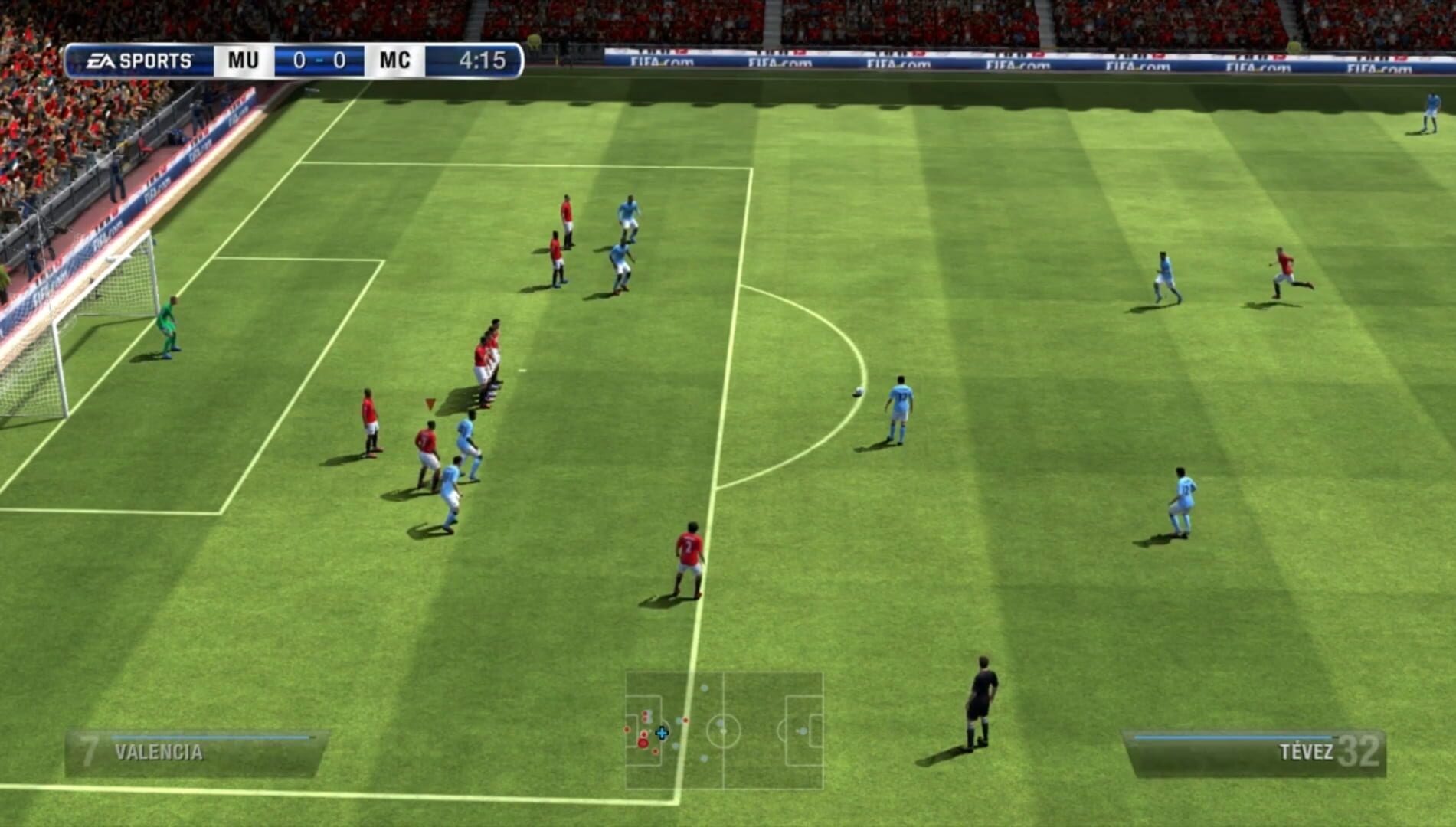Select the blue D-pad cursor on the radar
Image resolution: width=1456 pixels, height=827 pixels.
[x=662, y=734]
